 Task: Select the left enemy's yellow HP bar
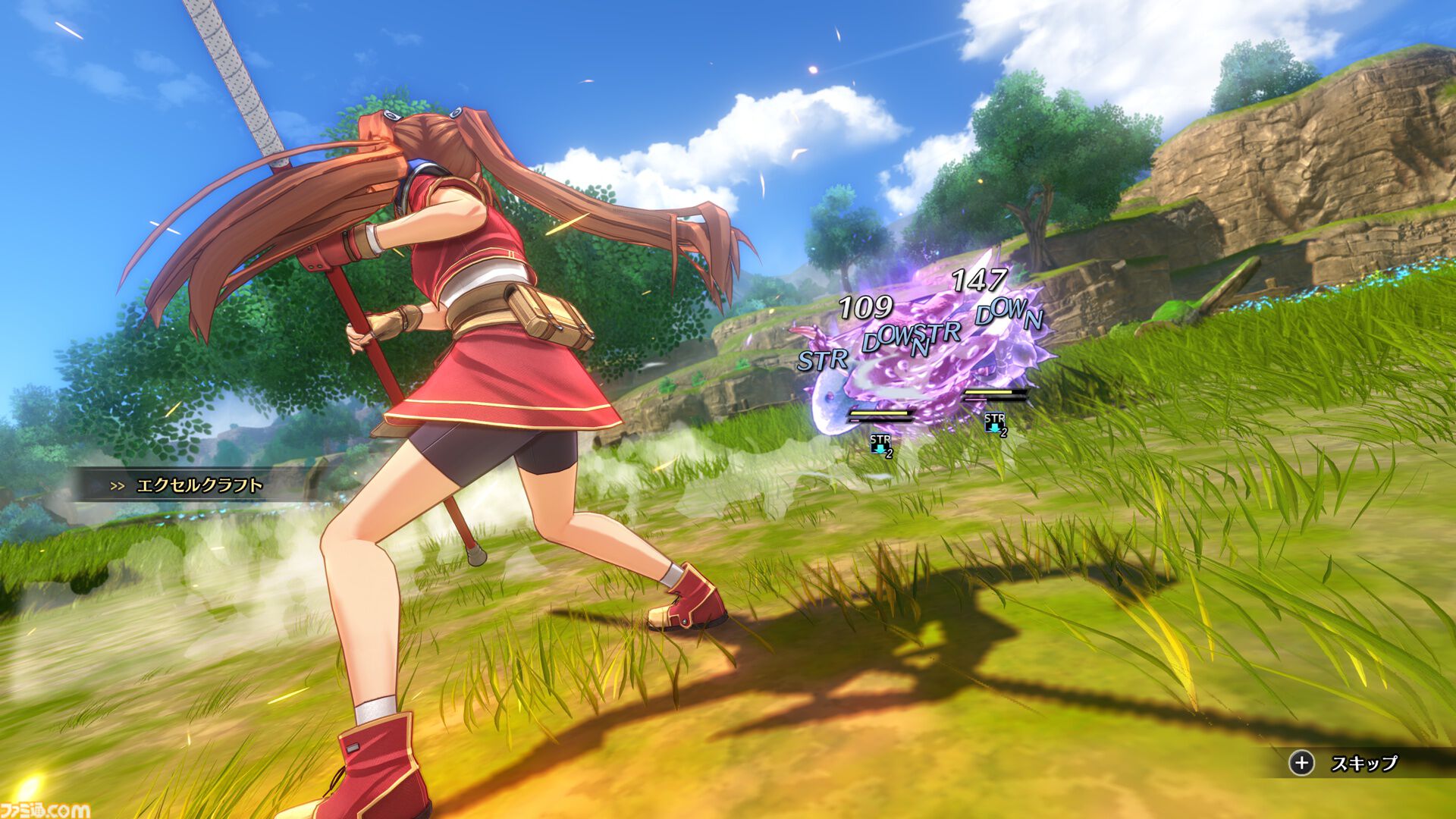pyautogui.click(x=880, y=413)
